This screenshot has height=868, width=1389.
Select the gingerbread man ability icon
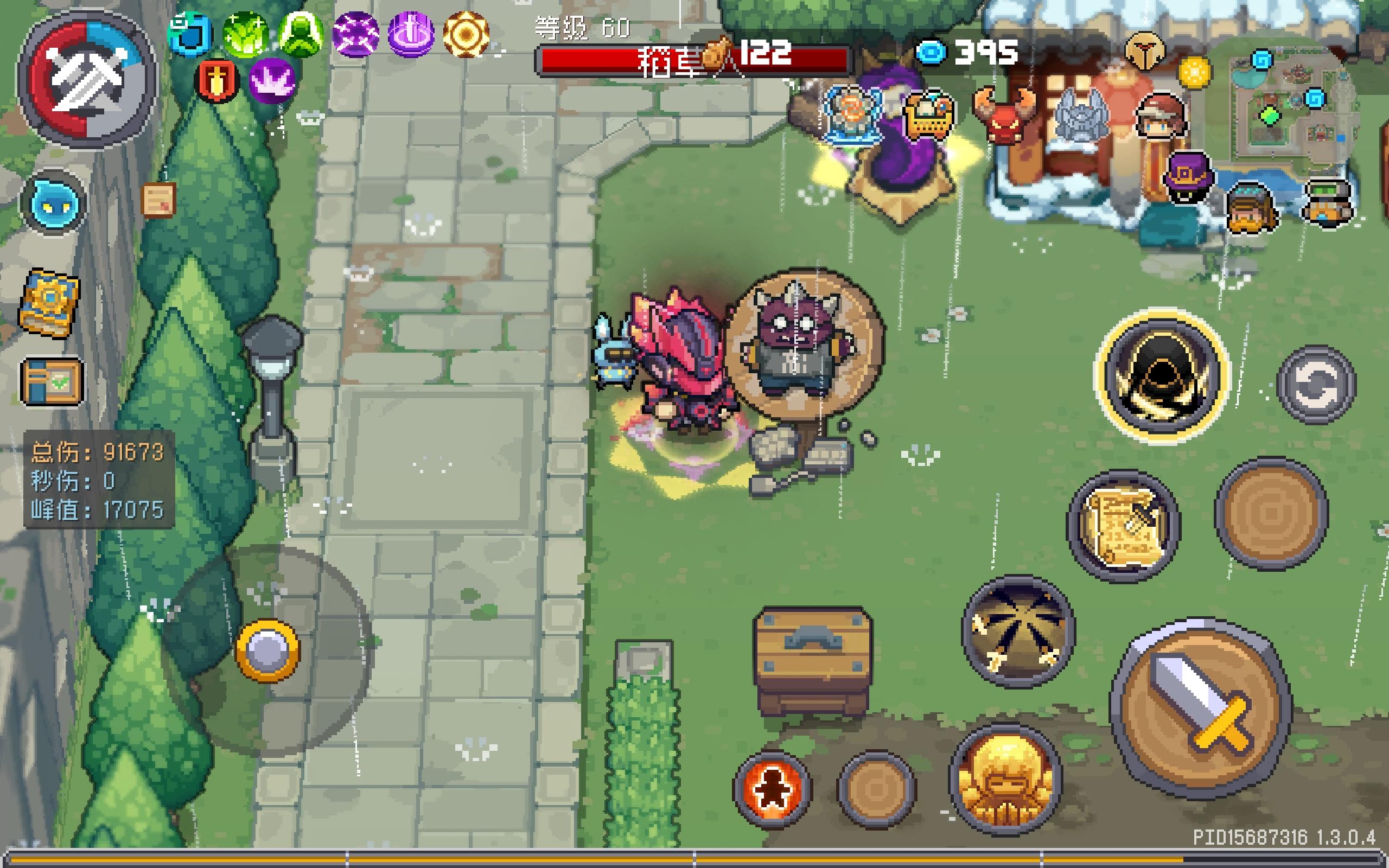click(x=774, y=788)
